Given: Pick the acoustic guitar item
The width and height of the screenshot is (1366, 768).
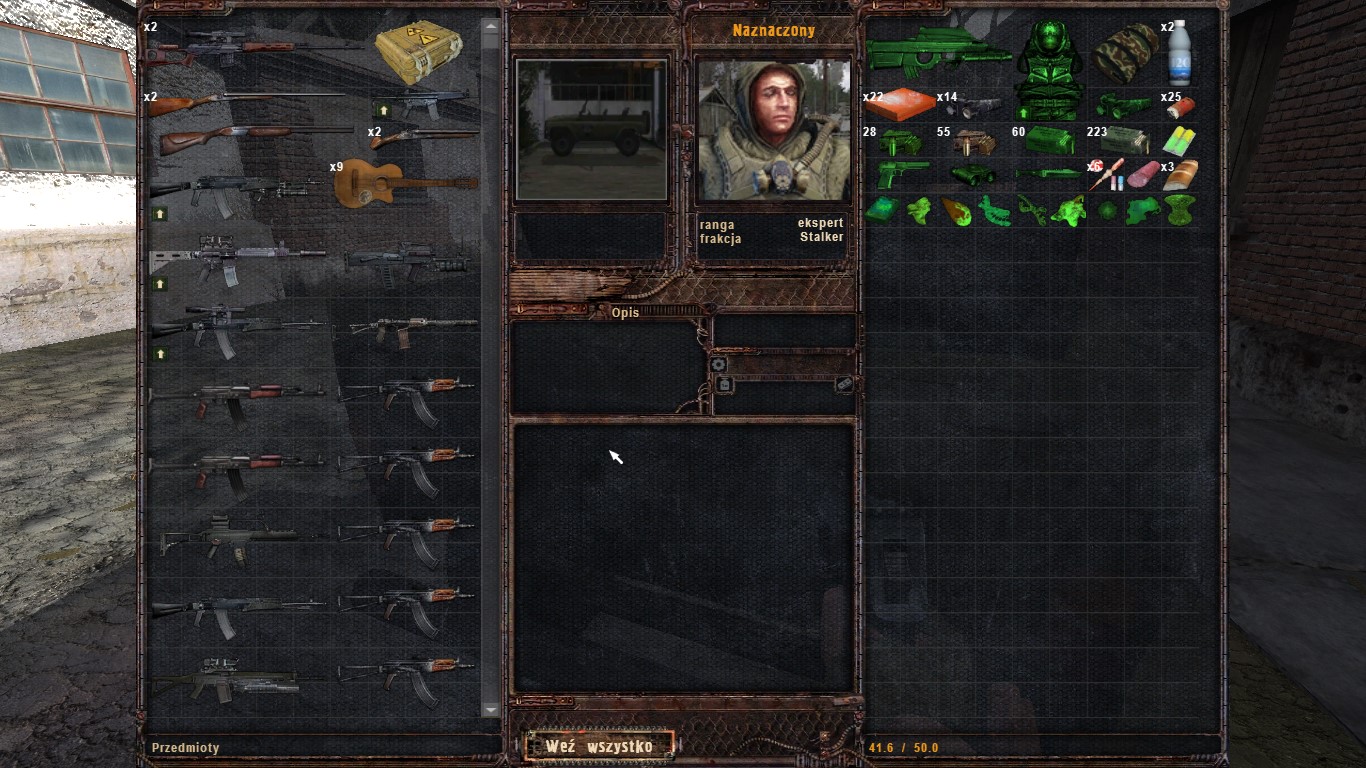Looking at the screenshot, I should [x=405, y=184].
